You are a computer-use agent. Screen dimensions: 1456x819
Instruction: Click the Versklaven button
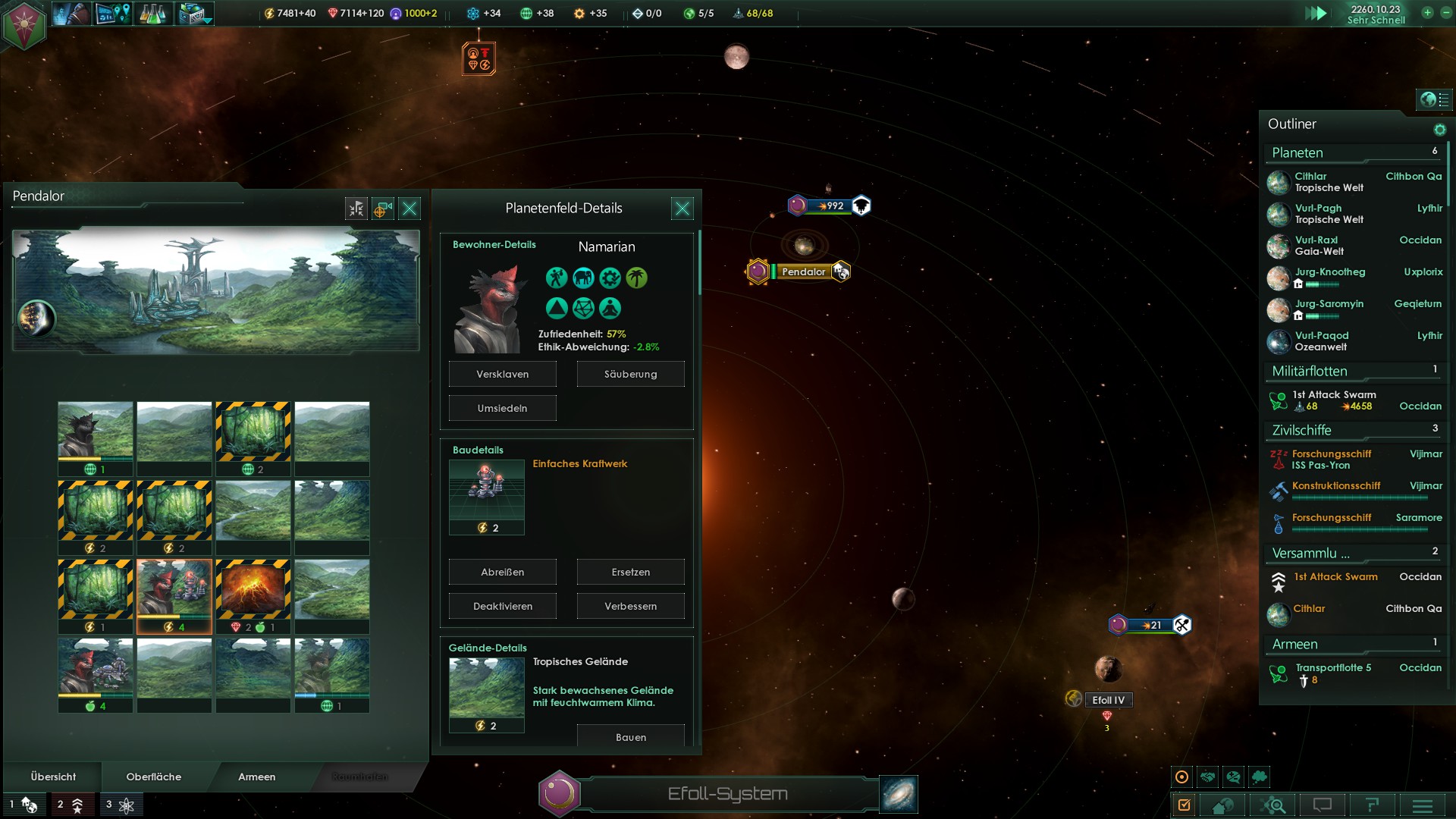pos(502,374)
